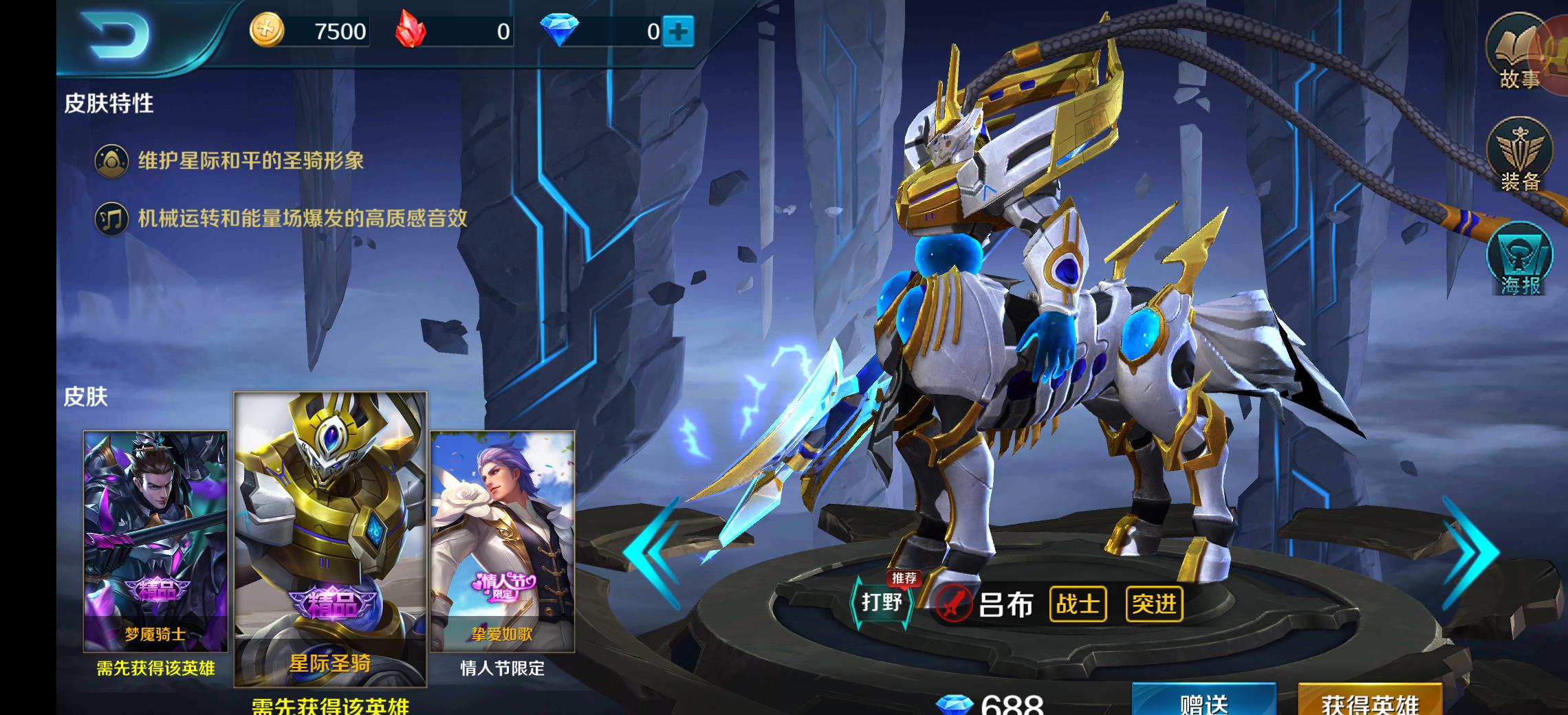Tap the 赠送 gift button
Screen dimensions: 1568x715
(1204, 701)
